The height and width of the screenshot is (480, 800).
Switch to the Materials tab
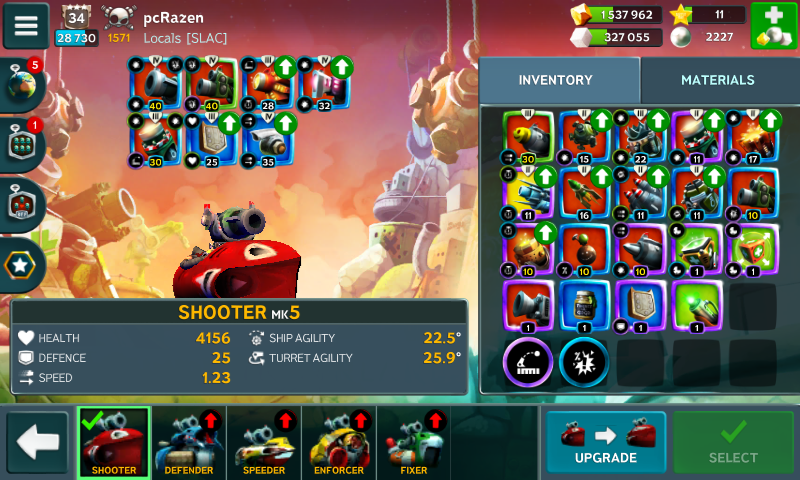point(717,80)
